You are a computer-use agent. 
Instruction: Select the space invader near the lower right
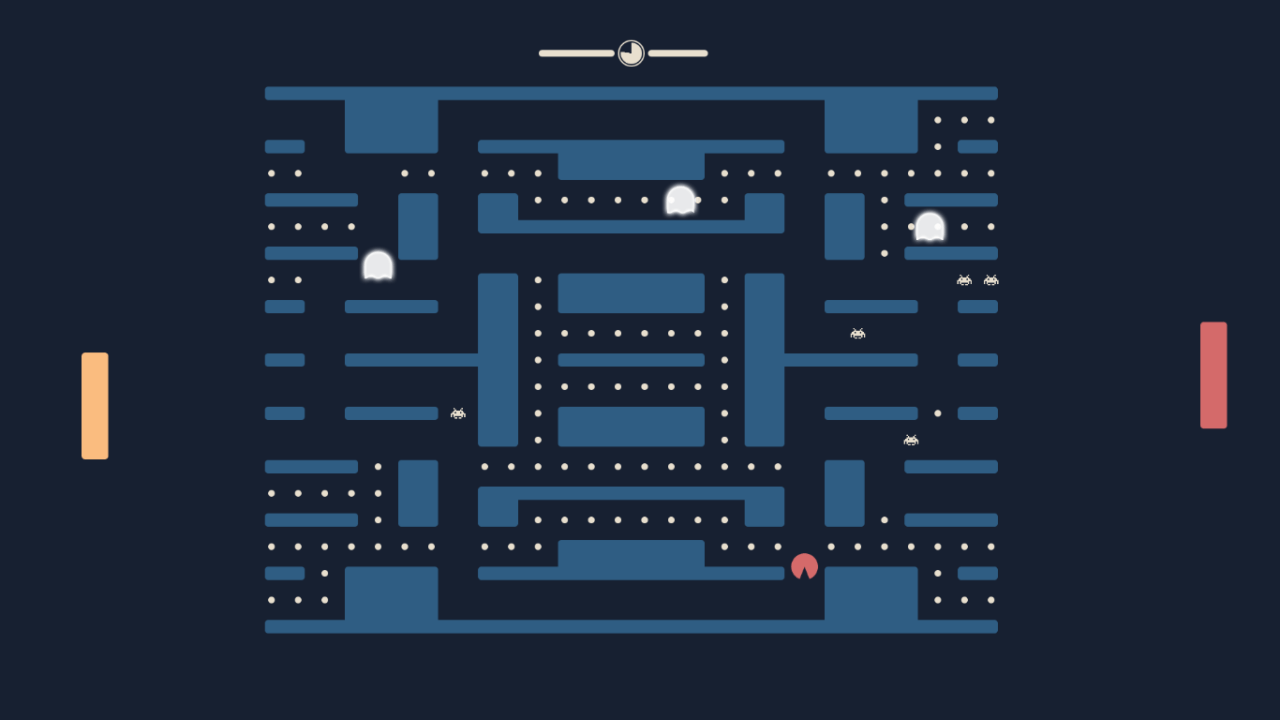pos(910,439)
